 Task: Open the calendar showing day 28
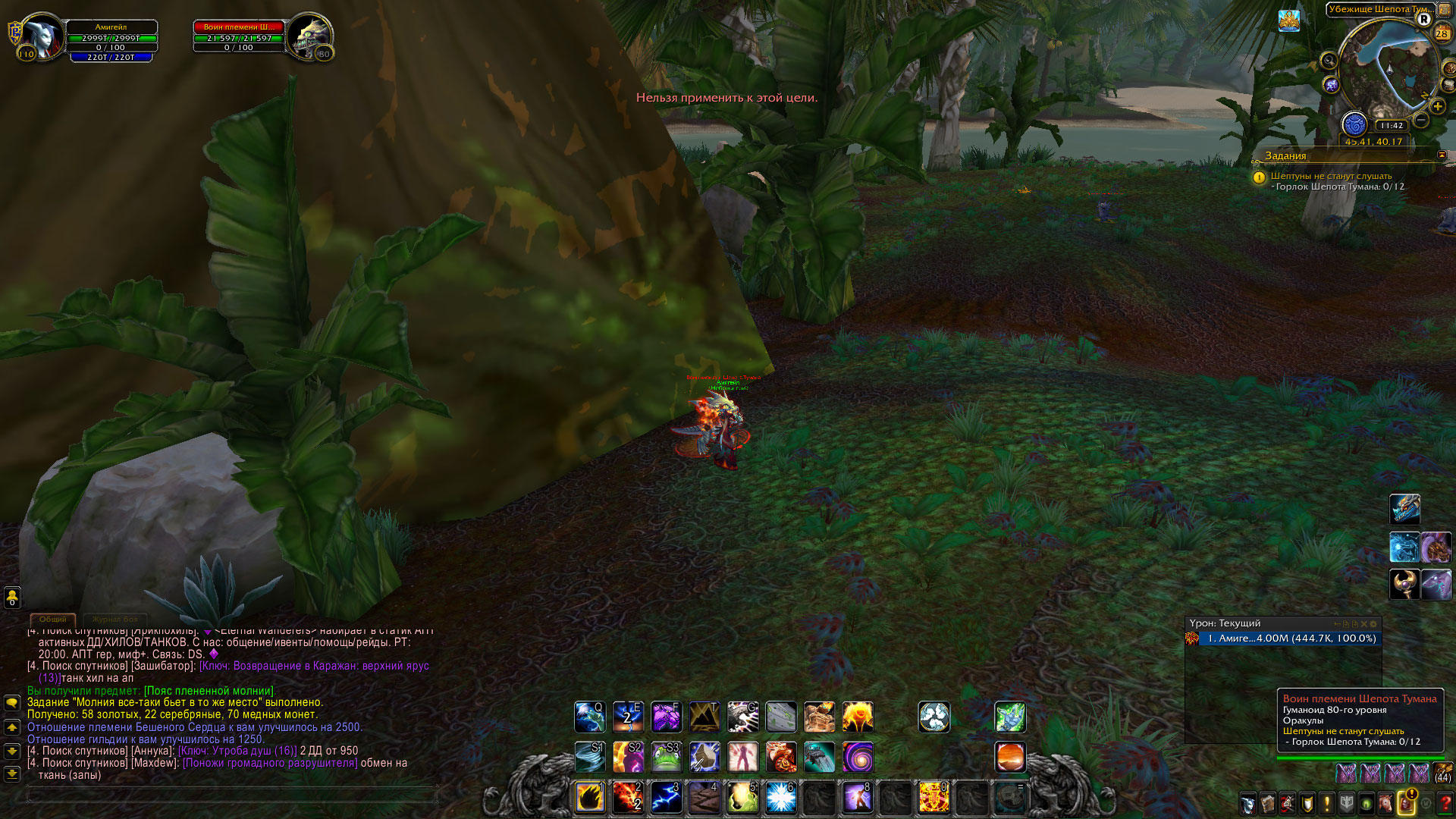(1442, 33)
